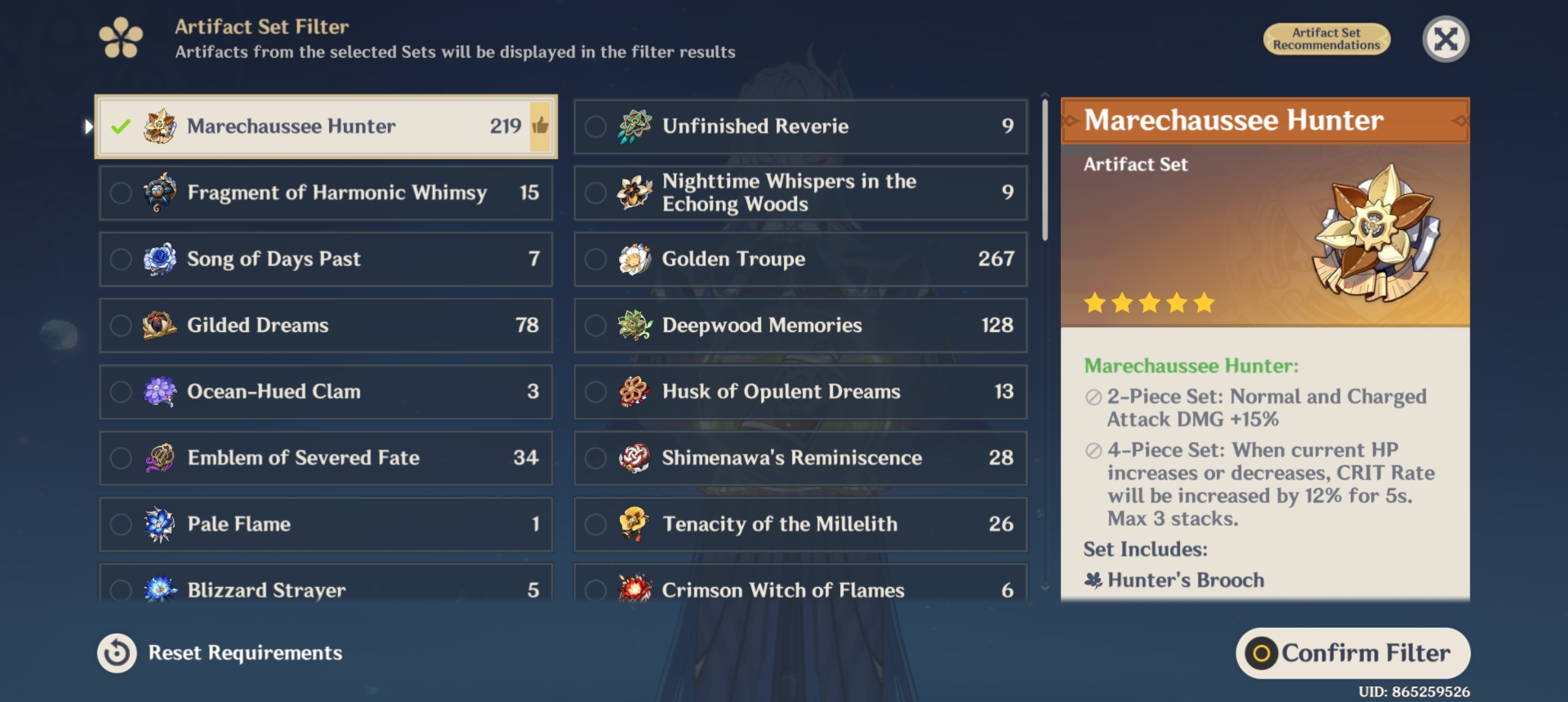Click the Deepwood Memories leaf icon
This screenshot has width=1568, height=702.
click(x=635, y=325)
